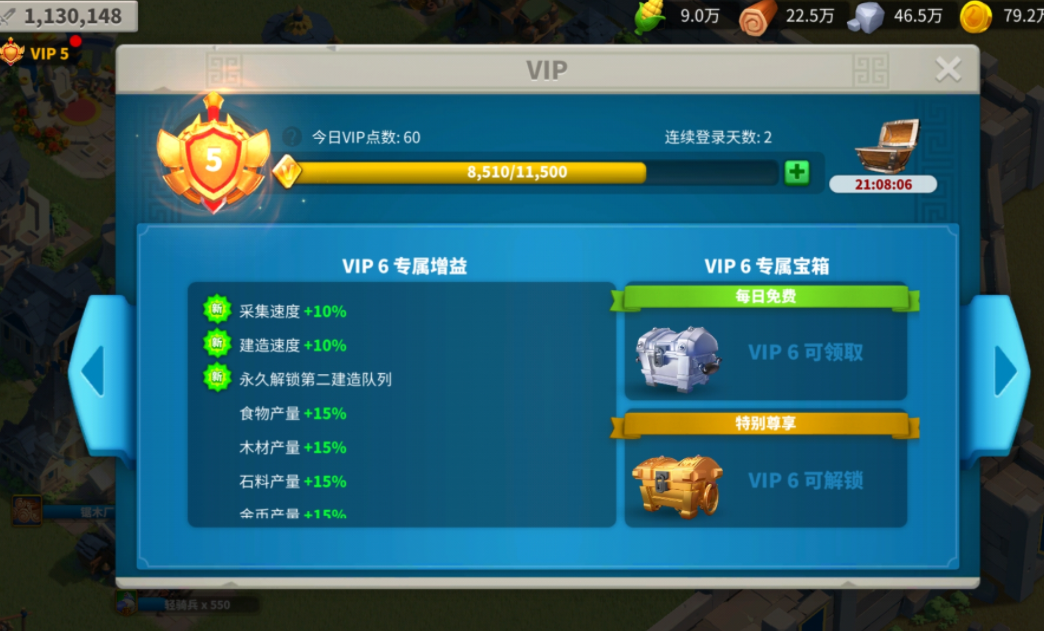Open the gold coin resource counter

977,16
